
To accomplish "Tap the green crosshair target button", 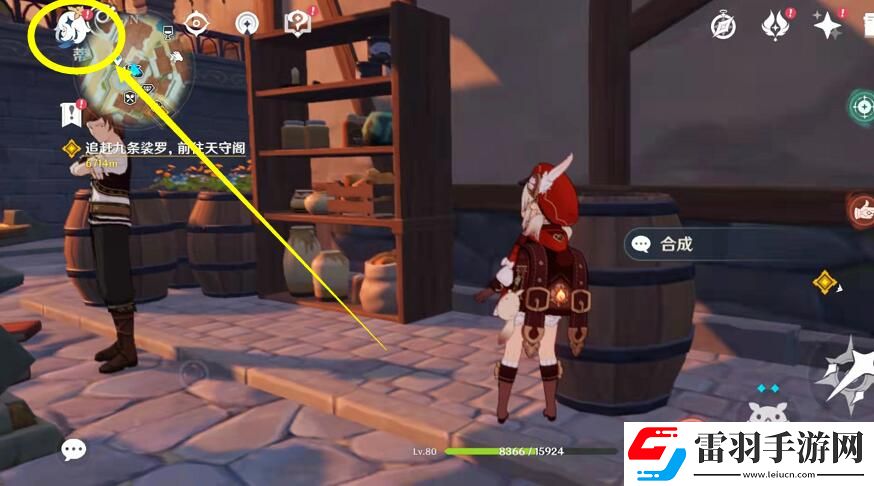I will click(861, 106).
